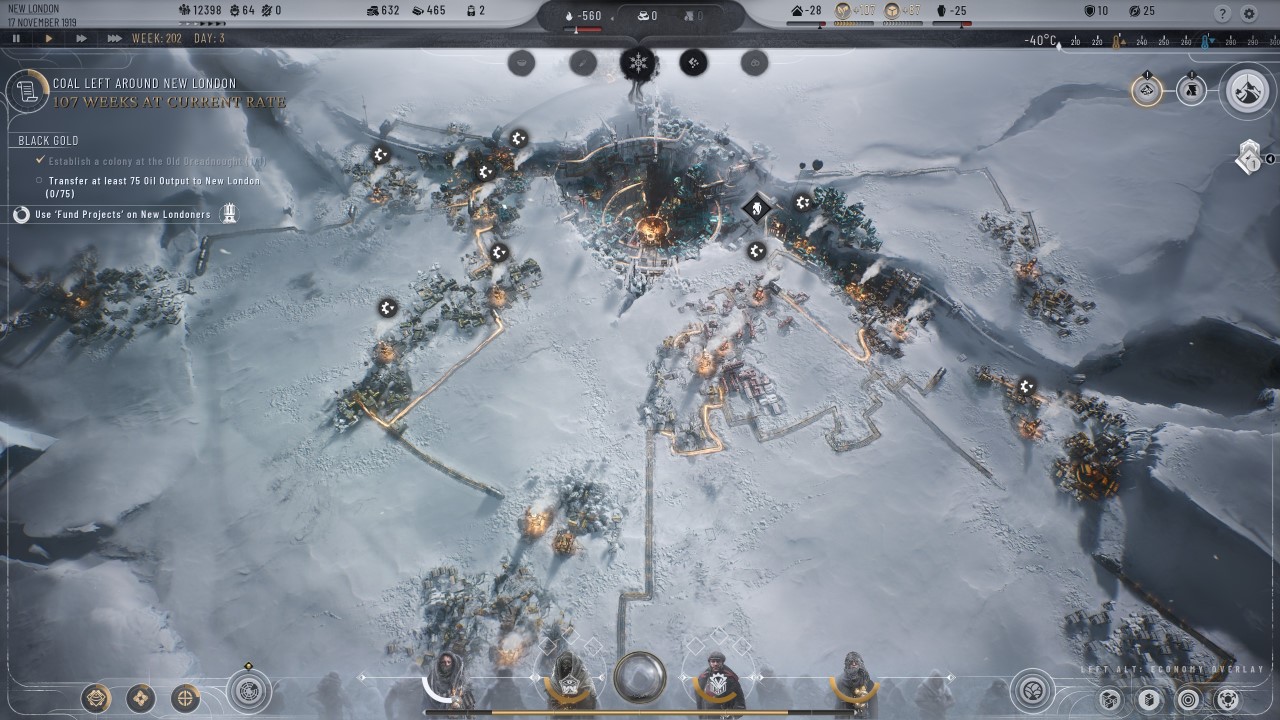Screen dimensions: 1280x720
Task: Select the snowflake icon in the top center row
Action: pos(638,64)
